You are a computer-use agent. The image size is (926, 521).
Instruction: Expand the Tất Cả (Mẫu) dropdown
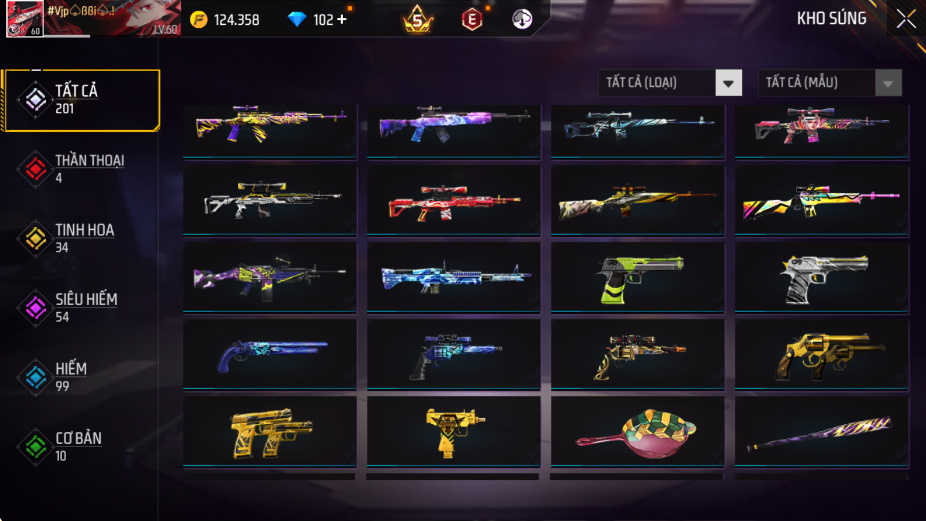tap(830, 83)
